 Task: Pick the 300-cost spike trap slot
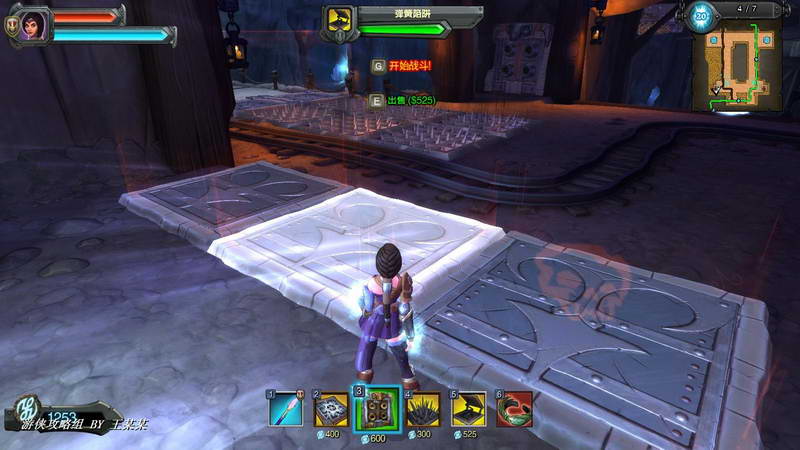[x=423, y=408]
